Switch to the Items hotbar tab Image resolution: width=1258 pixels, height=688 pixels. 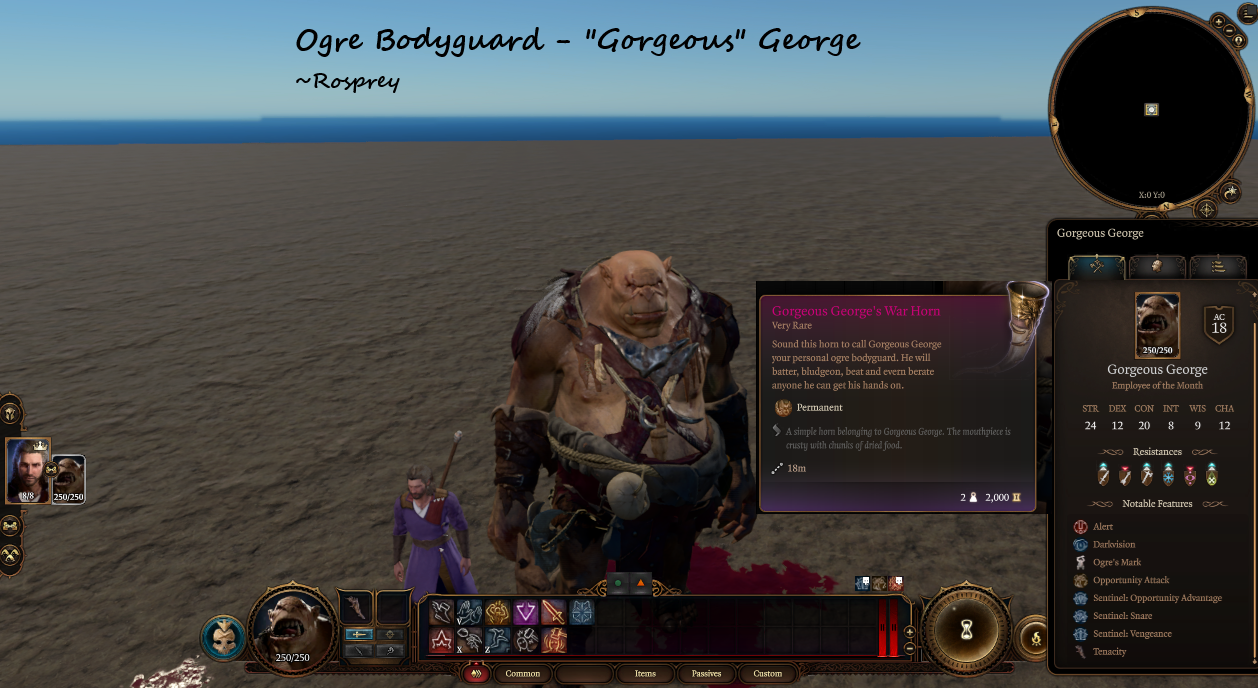[x=645, y=674]
